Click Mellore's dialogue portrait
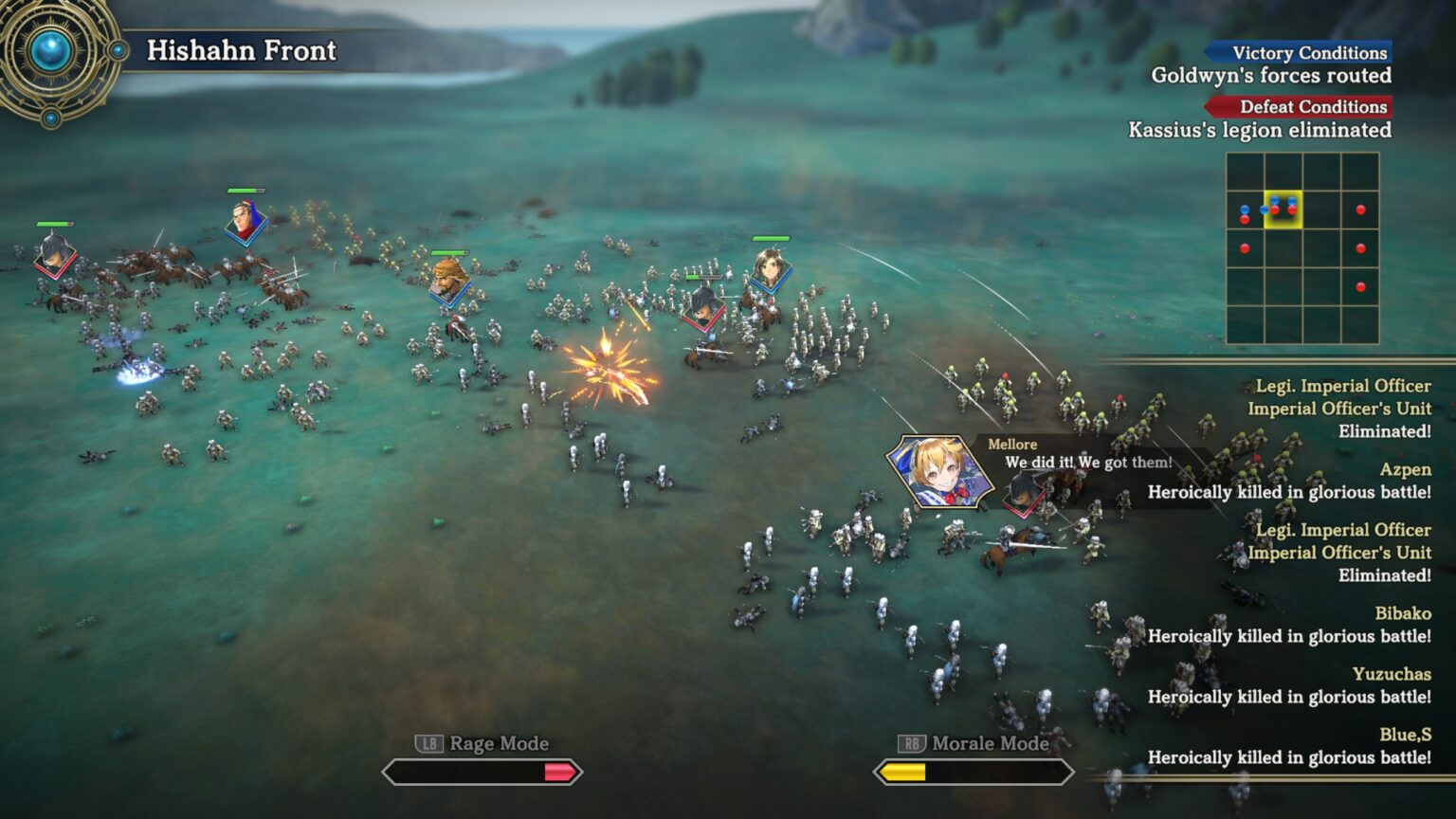Image resolution: width=1456 pixels, height=819 pixels. click(937, 471)
